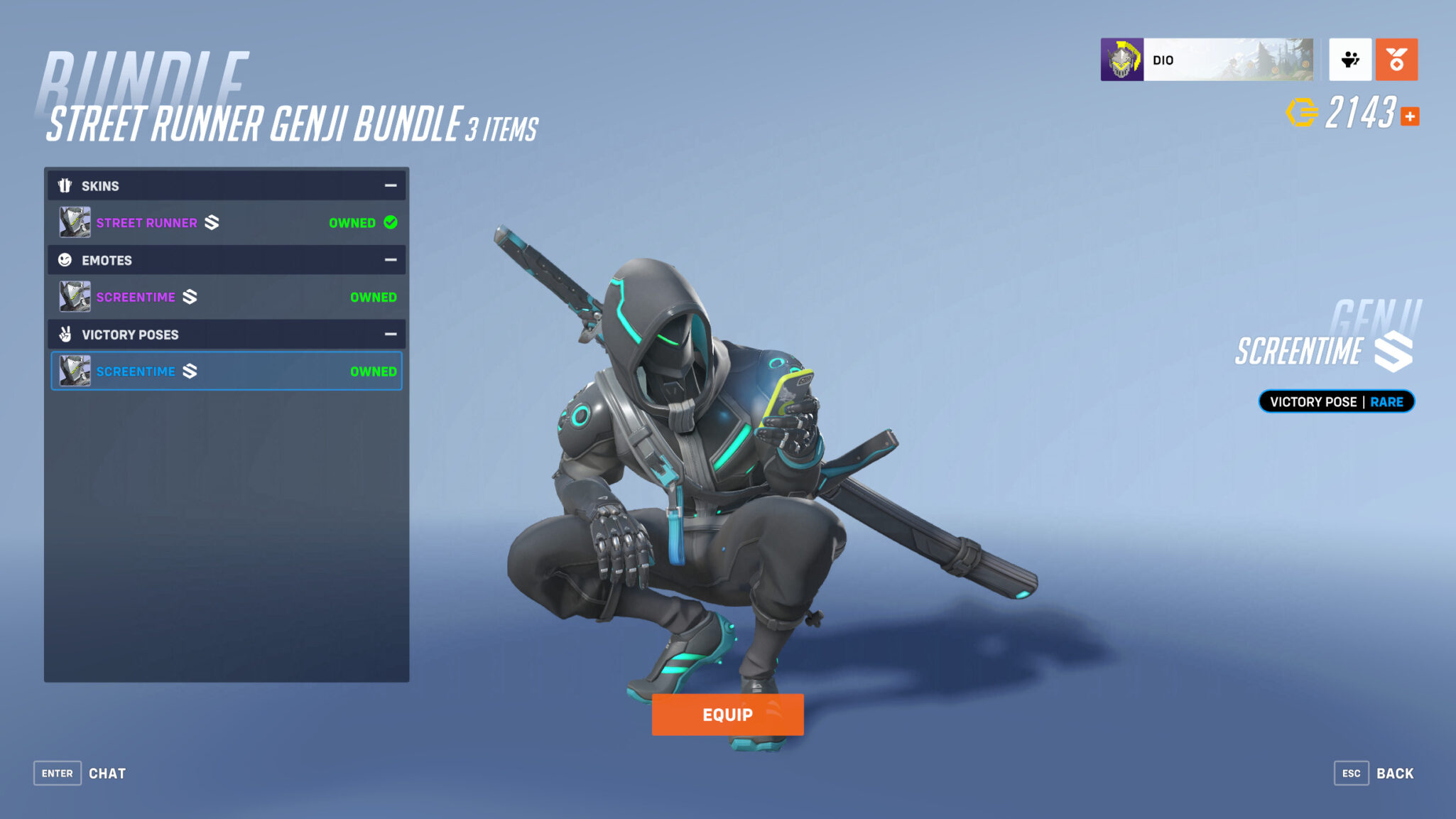Select the Street Runner skin thumbnail
The image size is (1456, 819).
point(74,222)
